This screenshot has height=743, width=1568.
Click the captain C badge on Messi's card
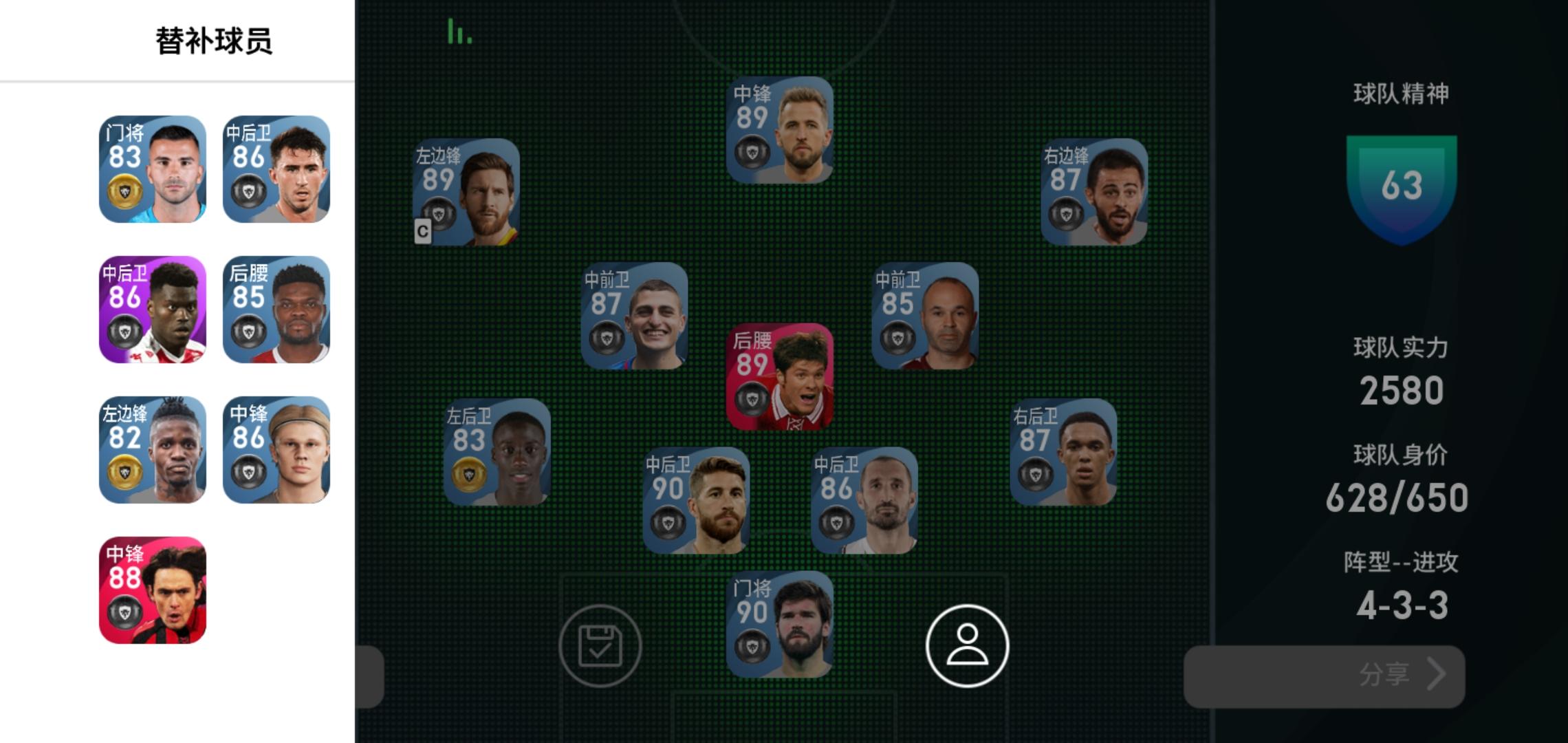click(x=424, y=233)
